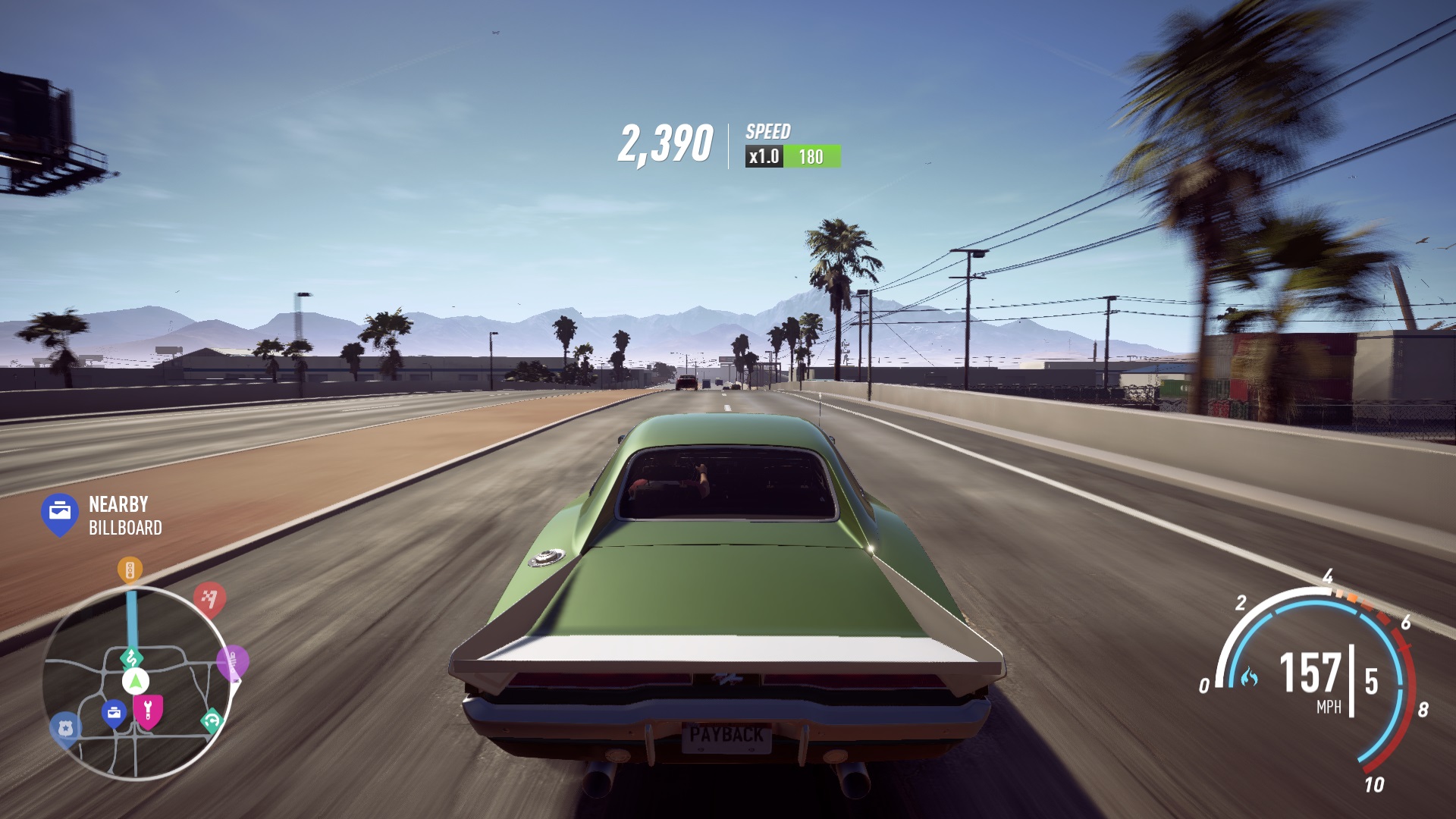Click the green winding road marker
The width and height of the screenshot is (1456, 819).
coord(132,657)
